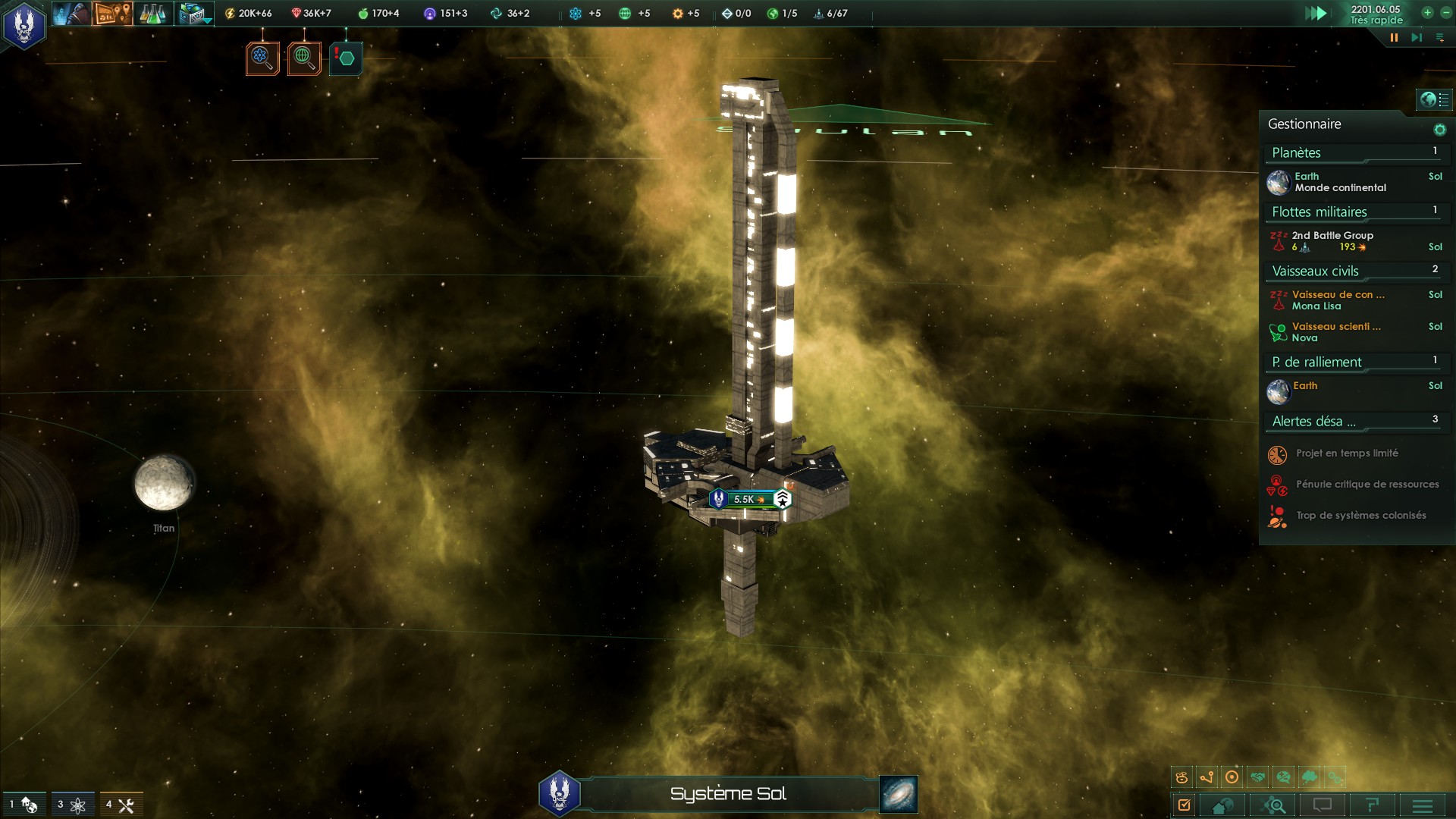Open the red exclamation hexagon notification
The height and width of the screenshot is (819, 1456).
pos(346,58)
